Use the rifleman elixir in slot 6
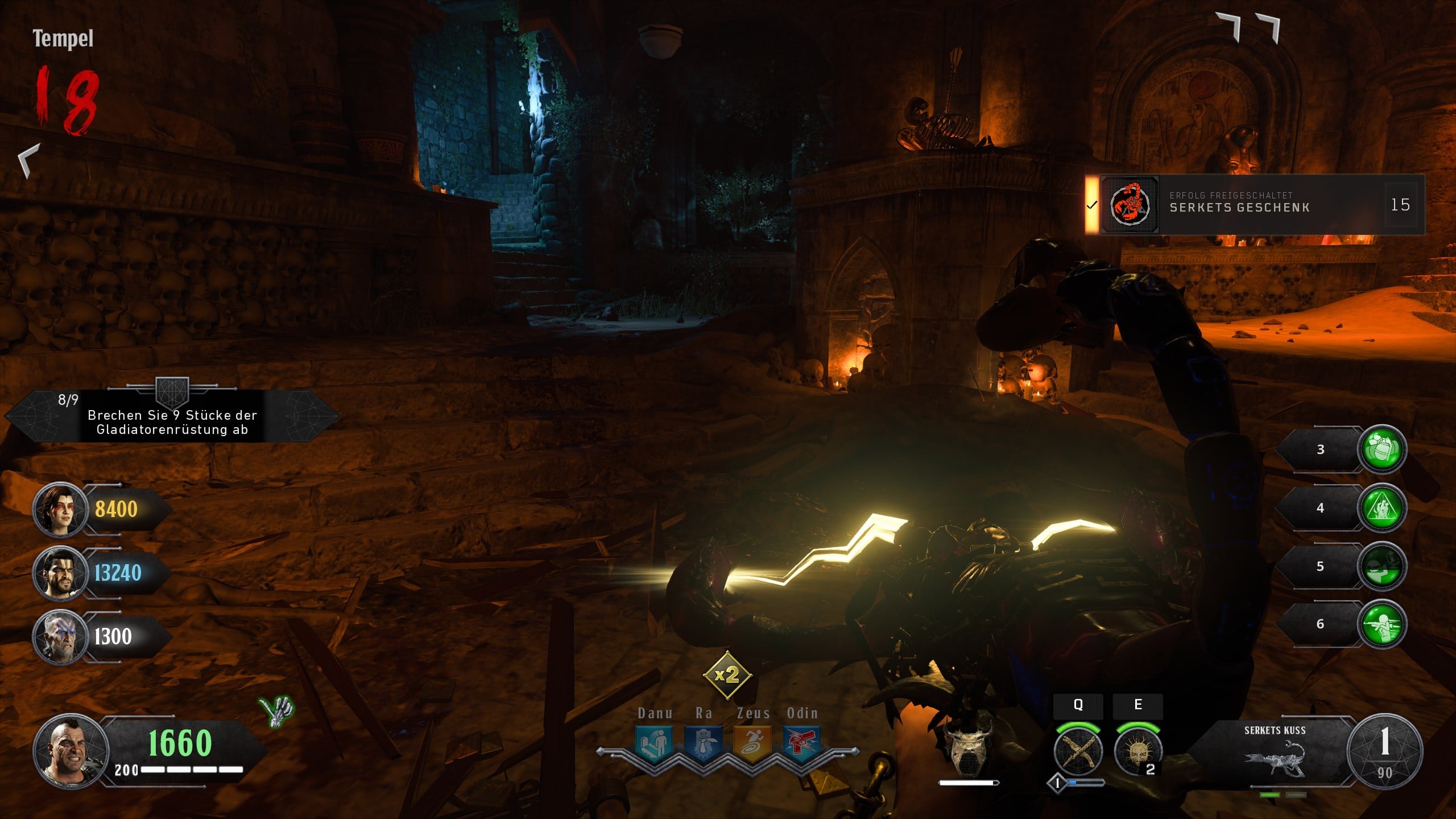The image size is (1456, 819). point(1381,624)
